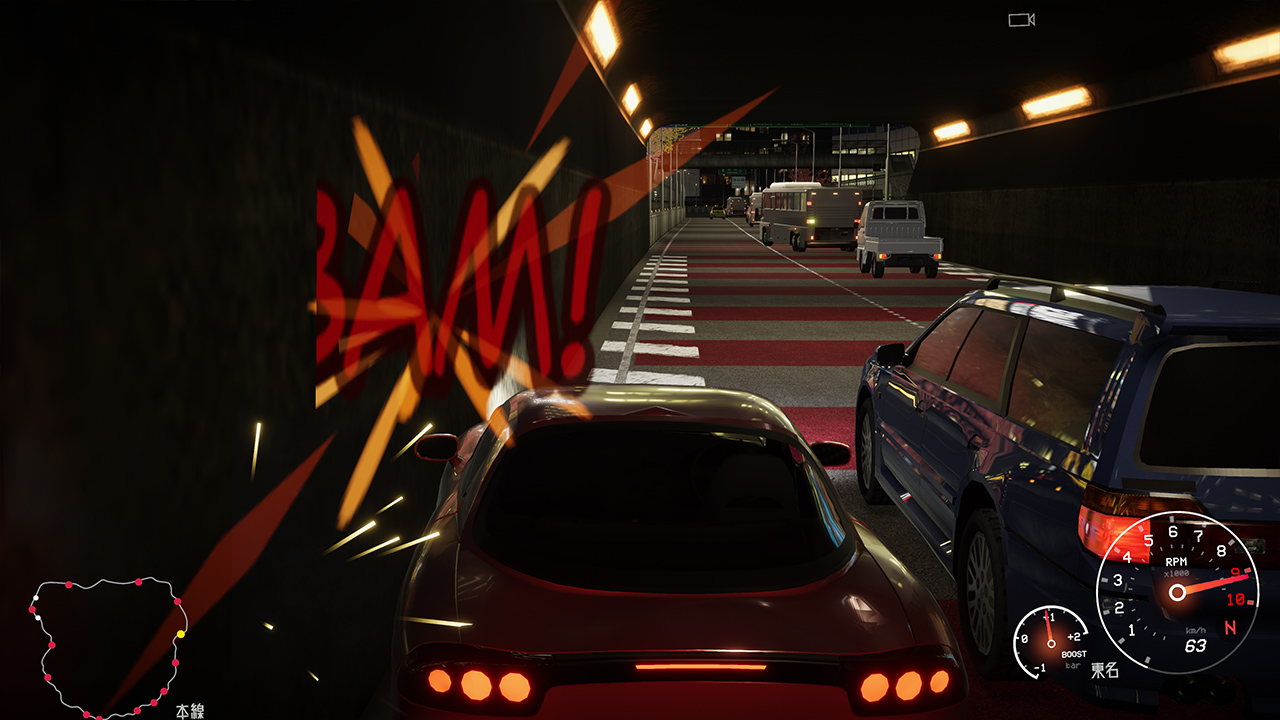1280x720 pixels.
Task: Click the tachometer center hub
Action: [1177, 591]
